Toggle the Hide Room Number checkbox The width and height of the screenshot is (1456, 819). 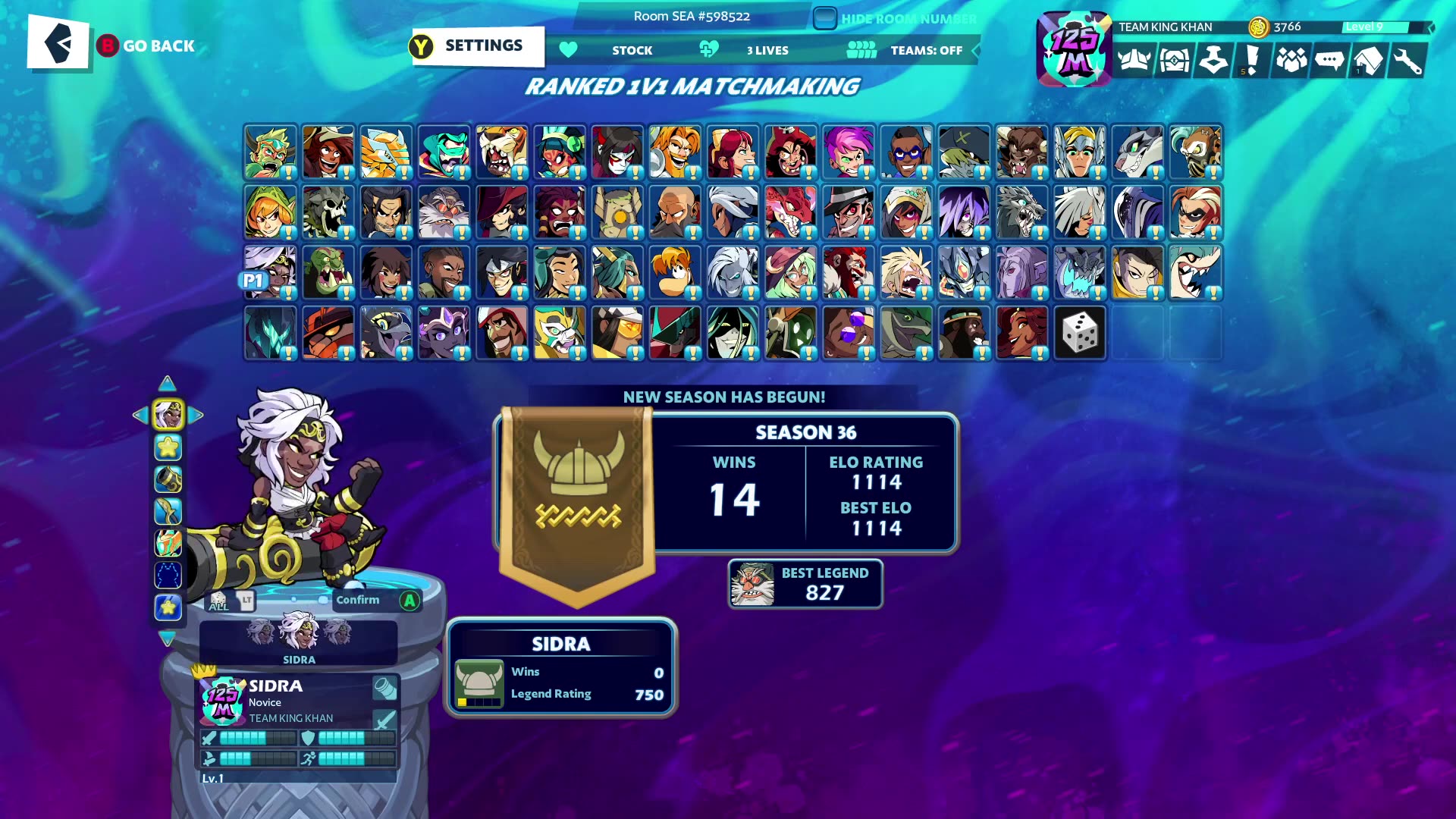(x=824, y=18)
